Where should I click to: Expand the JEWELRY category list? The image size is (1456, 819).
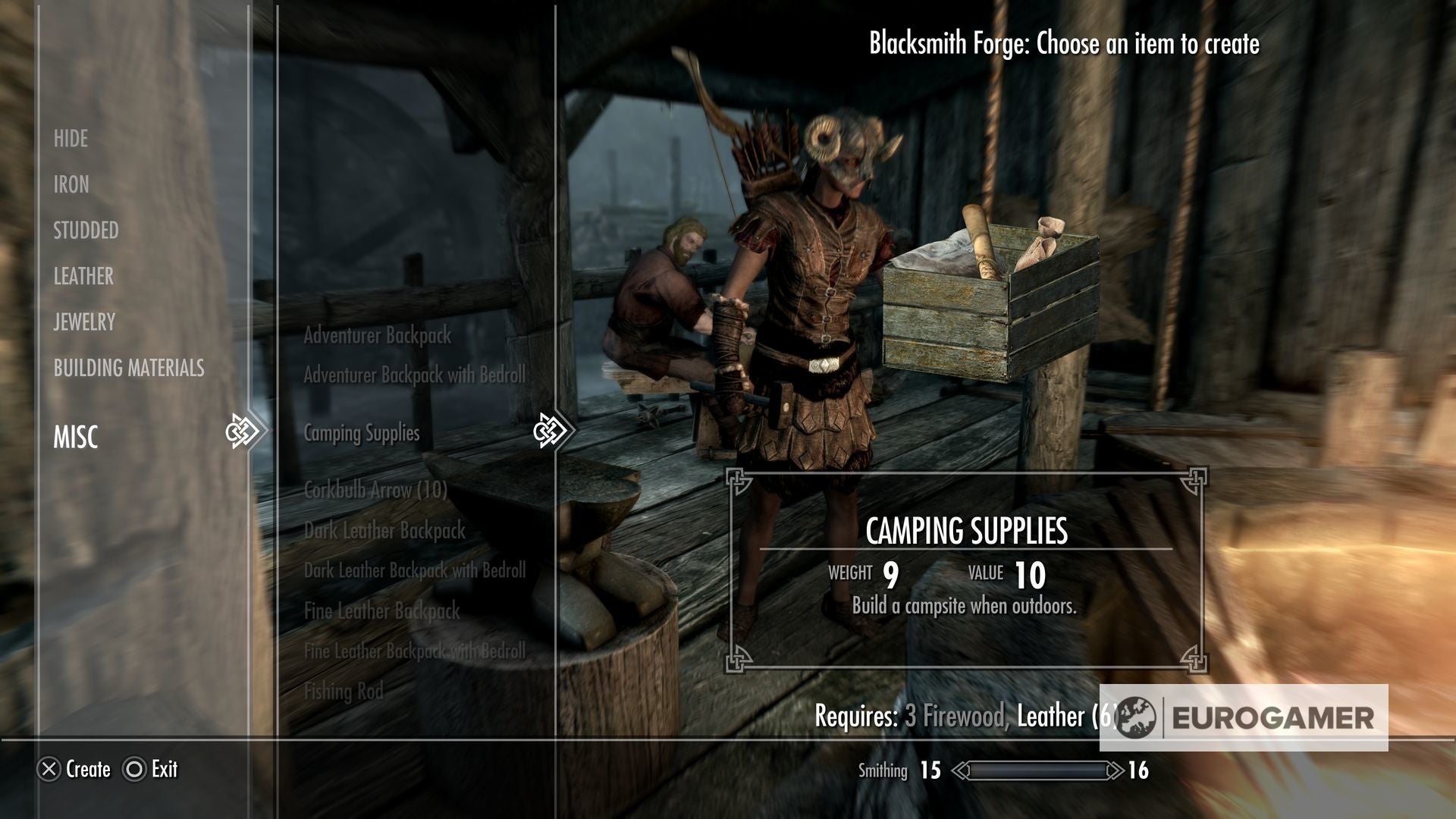pos(83,322)
